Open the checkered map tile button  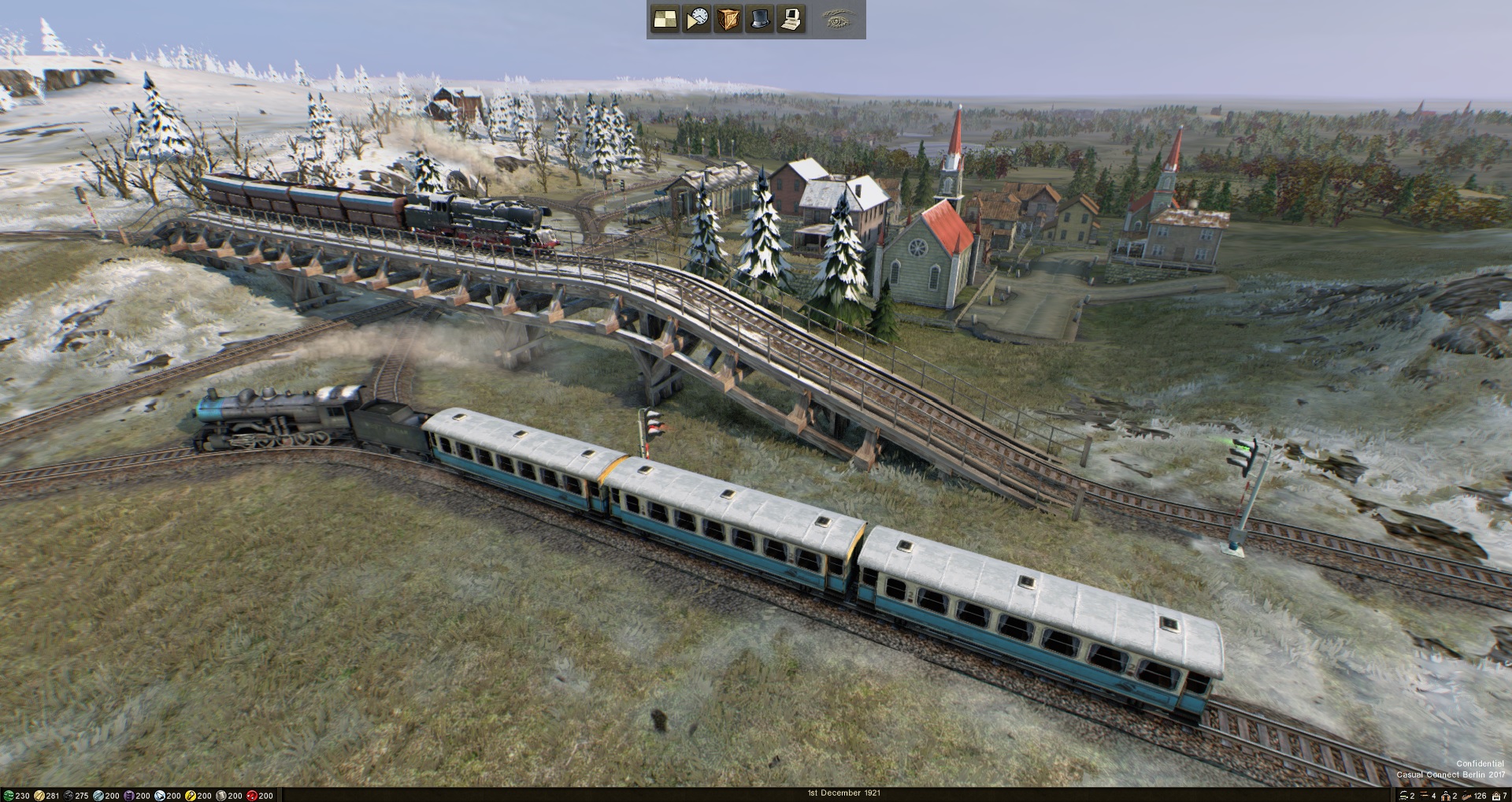(665, 19)
